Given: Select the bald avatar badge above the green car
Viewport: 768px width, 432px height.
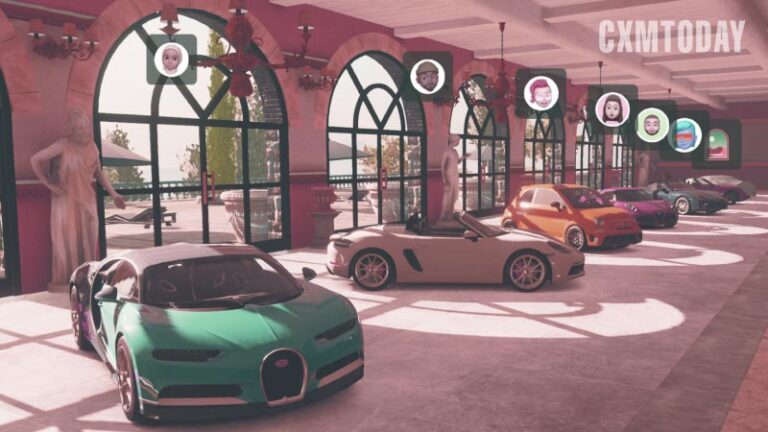Looking at the screenshot, I should tap(171, 59).
